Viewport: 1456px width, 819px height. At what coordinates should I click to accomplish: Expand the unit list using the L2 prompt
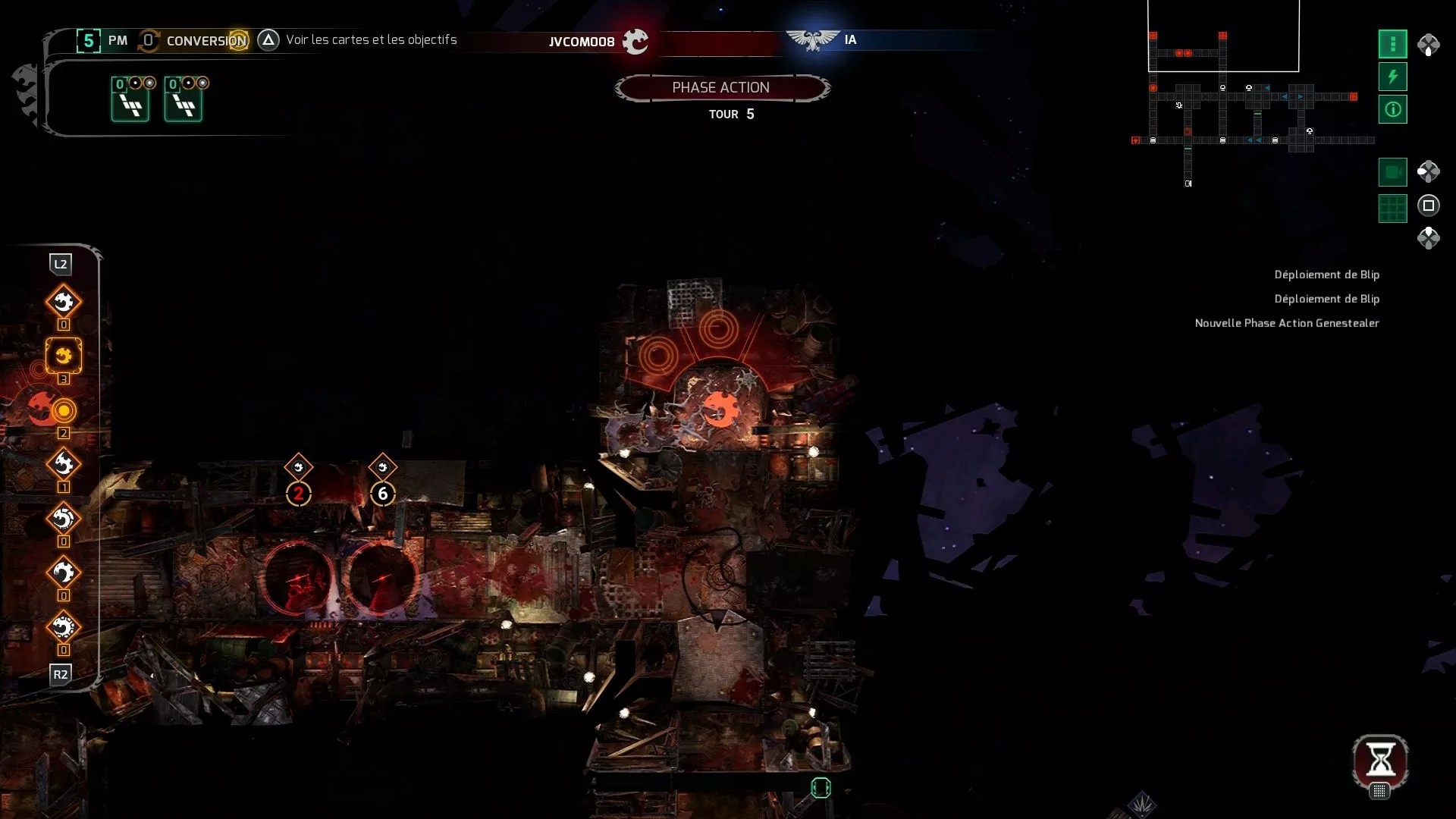coord(61,264)
